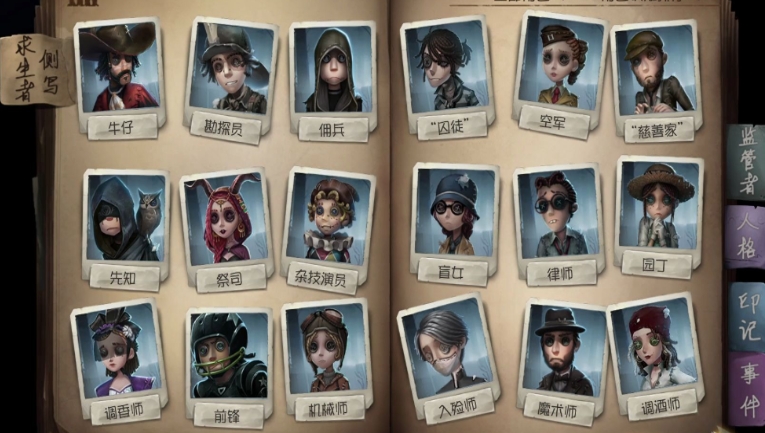Select the 盲女 character portrait
This screenshot has height=433, width=765.
[x=453, y=216]
